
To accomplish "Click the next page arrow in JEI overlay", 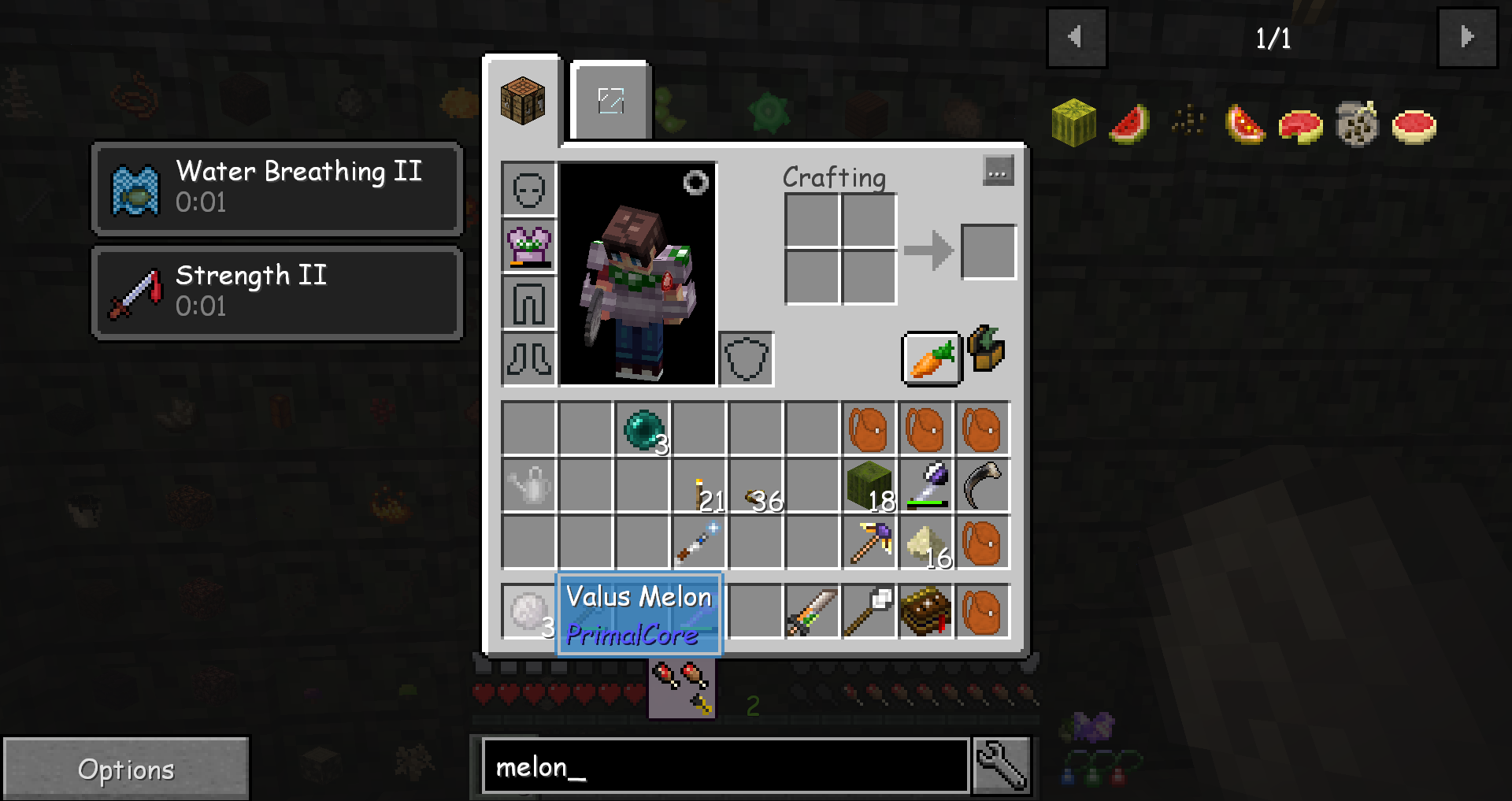I will pyautogui.click(x=1466, y=37).
